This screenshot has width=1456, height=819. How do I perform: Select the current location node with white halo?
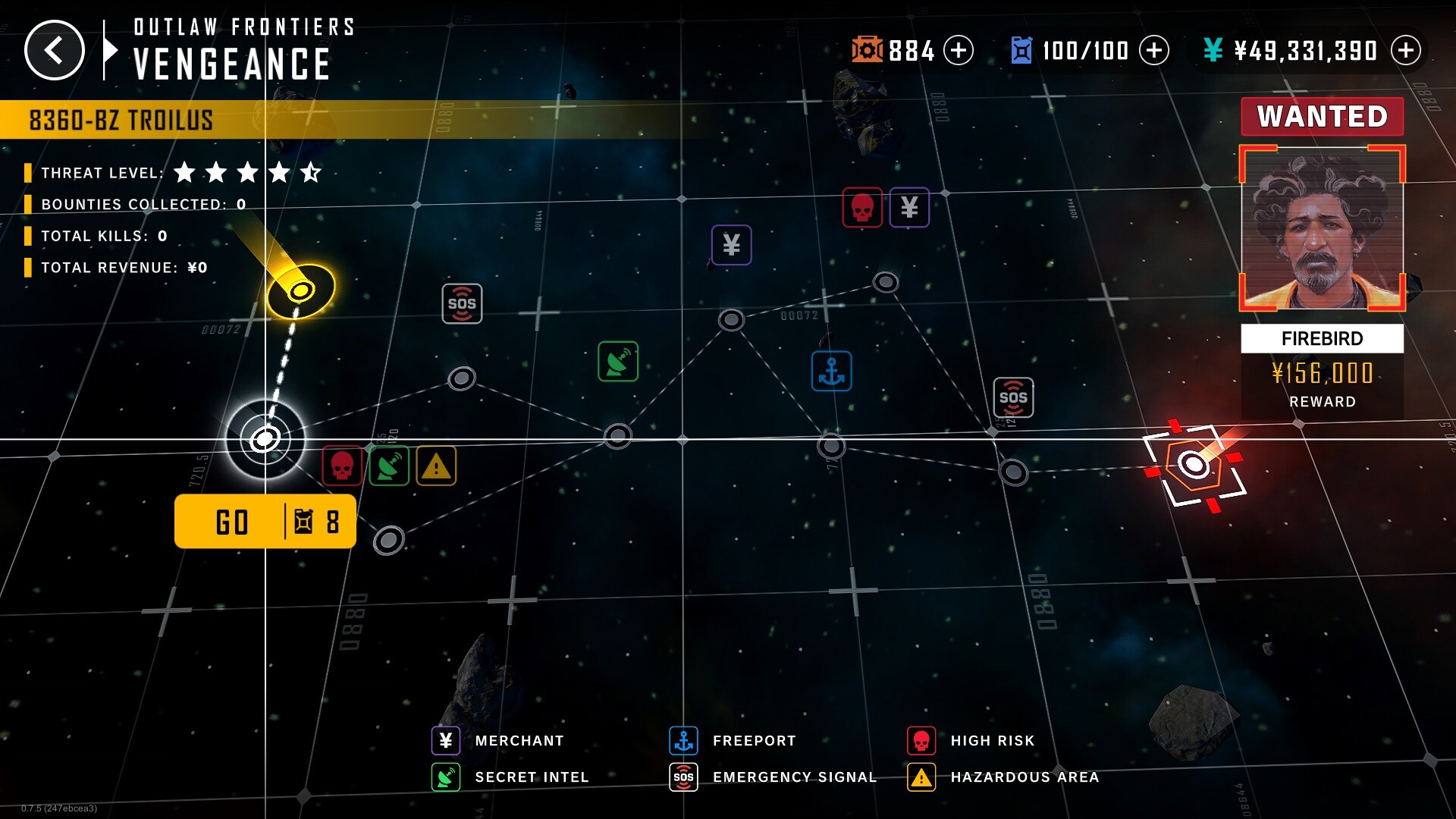pyautogui.click(x=264, y=438)
